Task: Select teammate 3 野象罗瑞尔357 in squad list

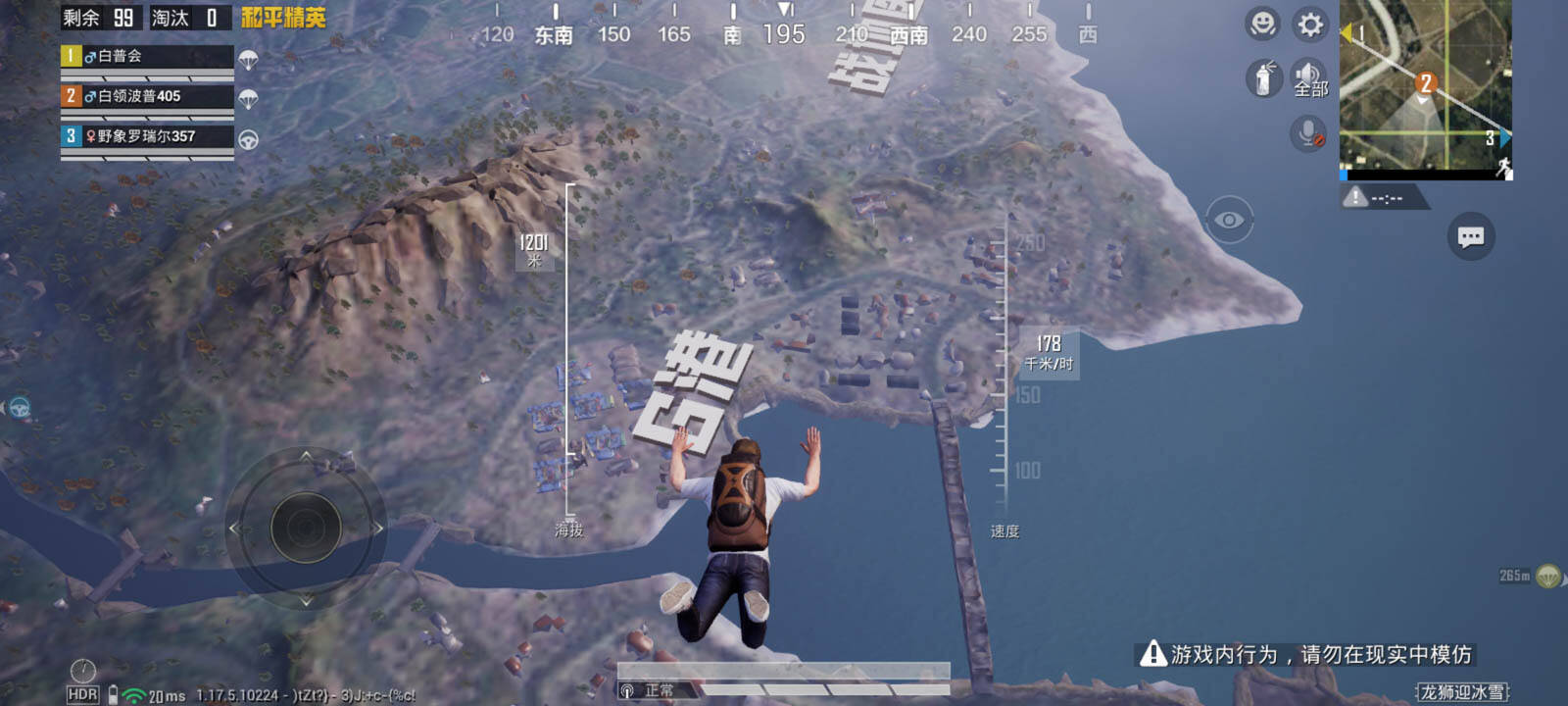Action: (147, 137)
